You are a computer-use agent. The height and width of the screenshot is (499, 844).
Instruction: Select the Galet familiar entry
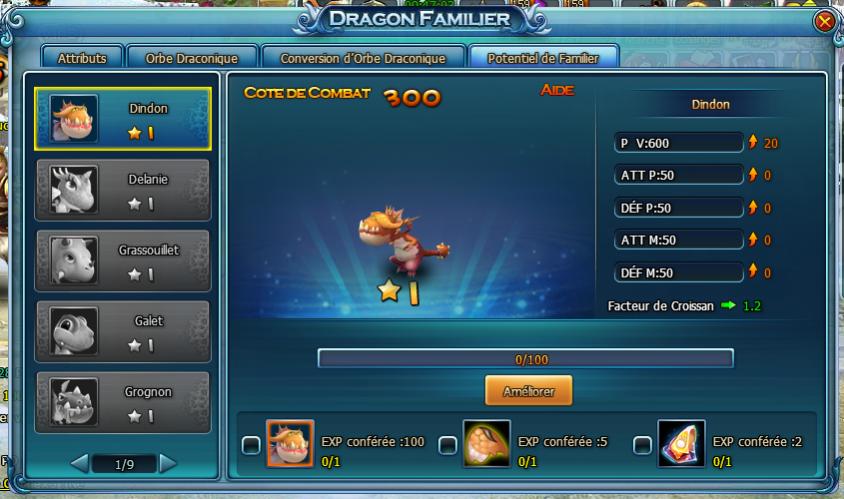123,331
